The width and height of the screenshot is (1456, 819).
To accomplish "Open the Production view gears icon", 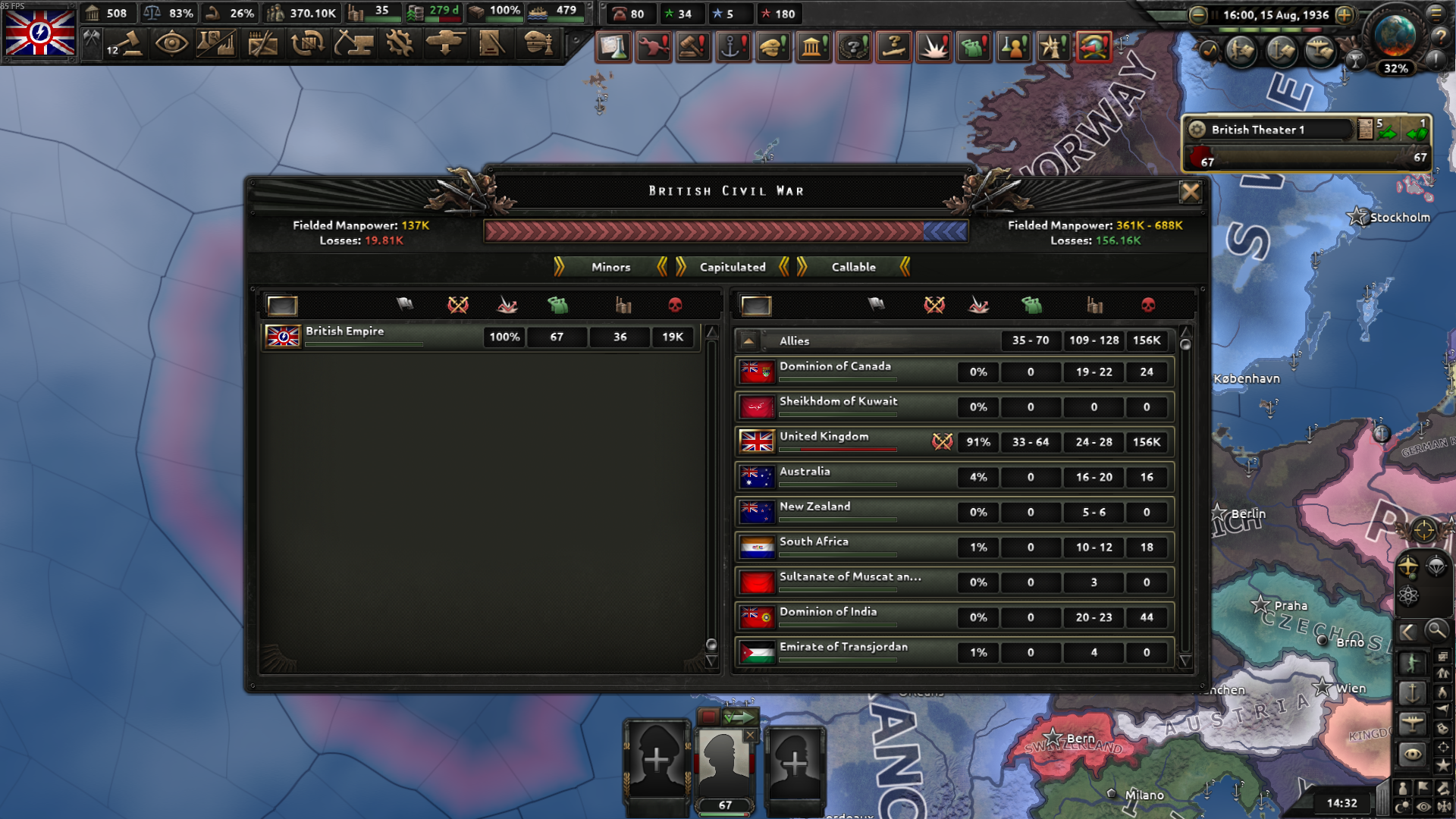I will click(x=399, y=45).
